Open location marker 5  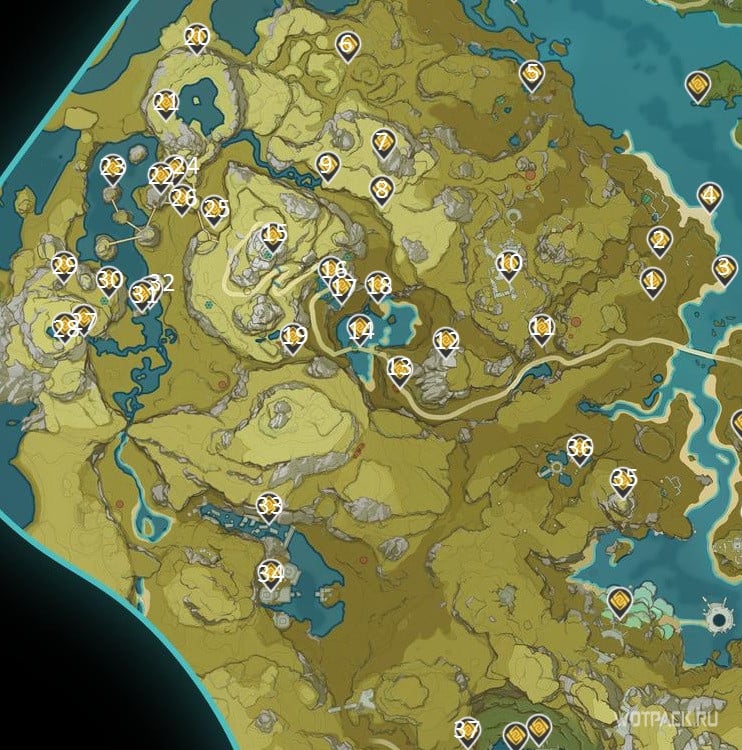tap(531, 74)
